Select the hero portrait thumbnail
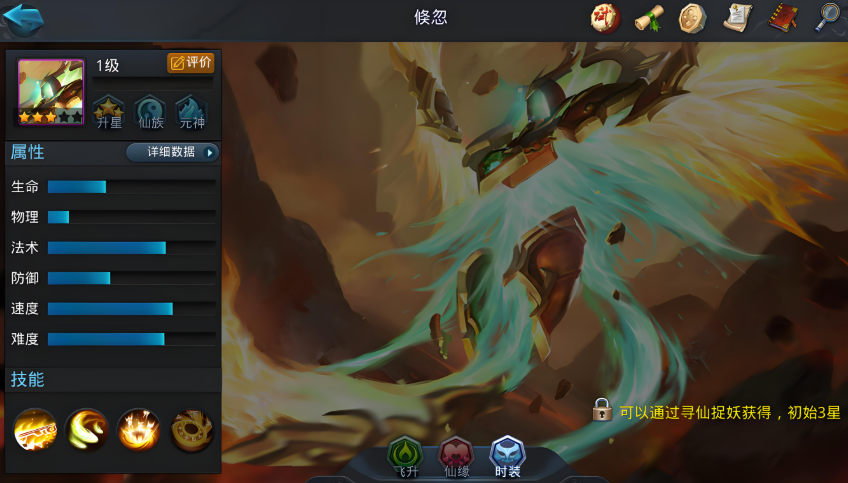Viewport: 848px width, 483px height. (x=51, y=92)
